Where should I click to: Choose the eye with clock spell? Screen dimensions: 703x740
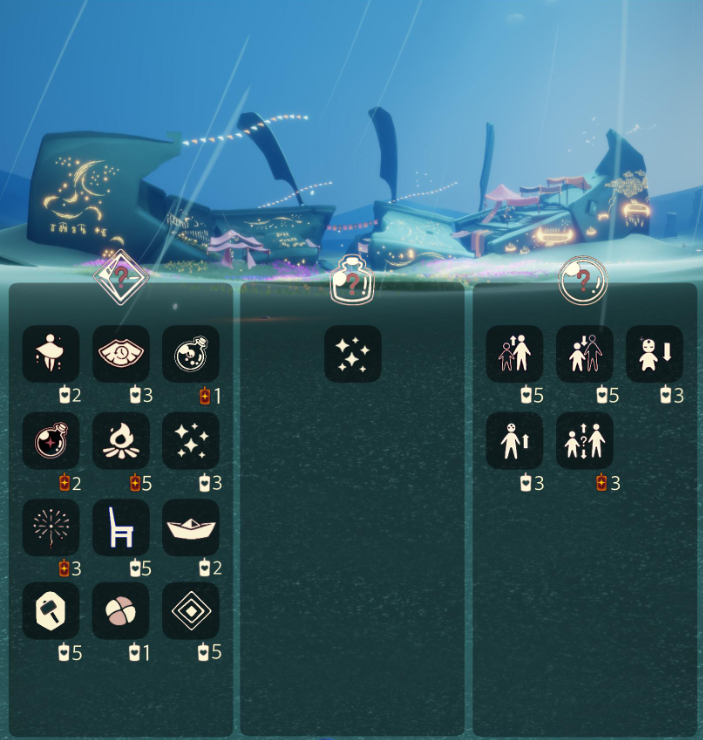[x=121, y=353]
